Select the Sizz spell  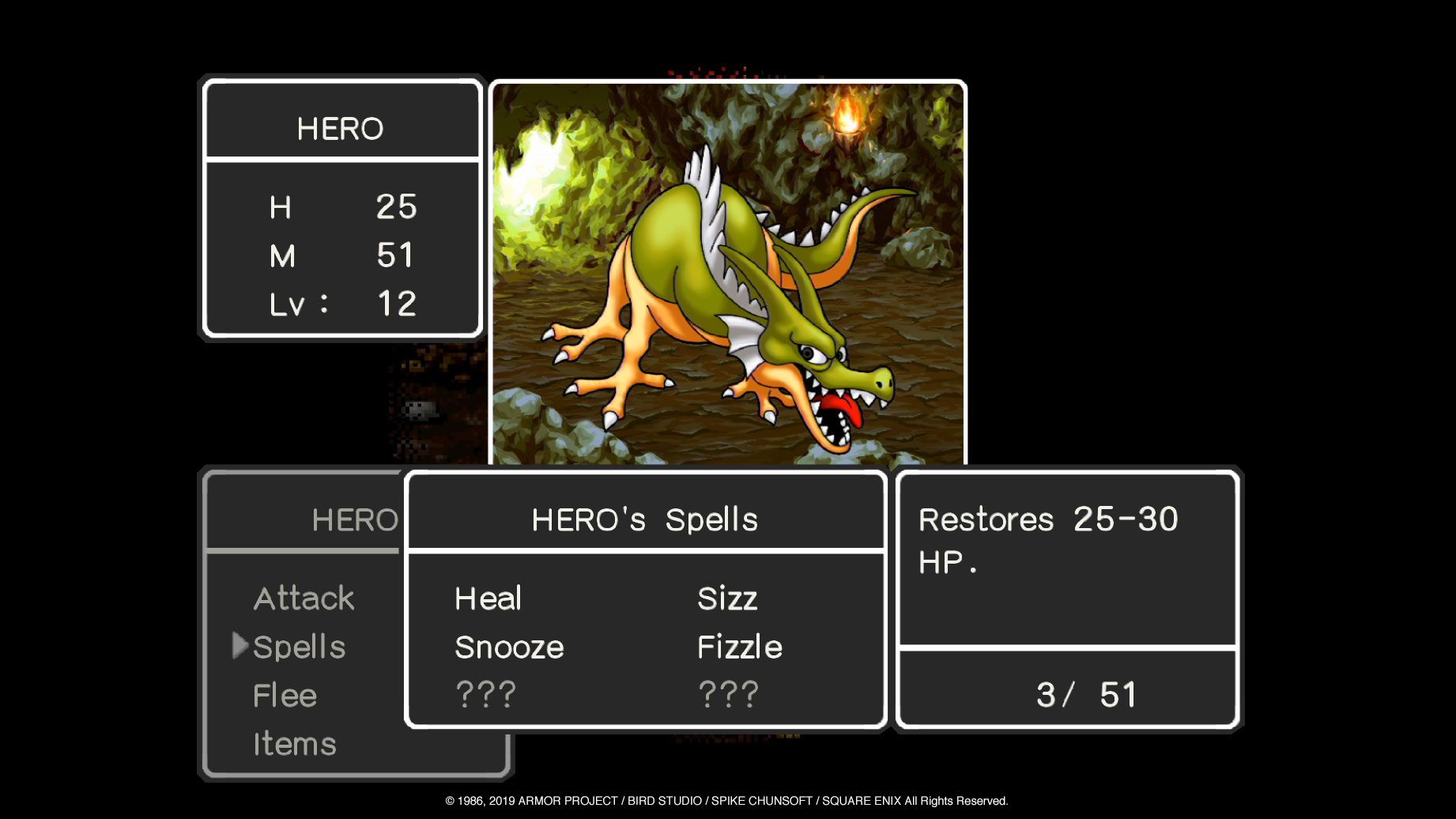tap(727, 598)
